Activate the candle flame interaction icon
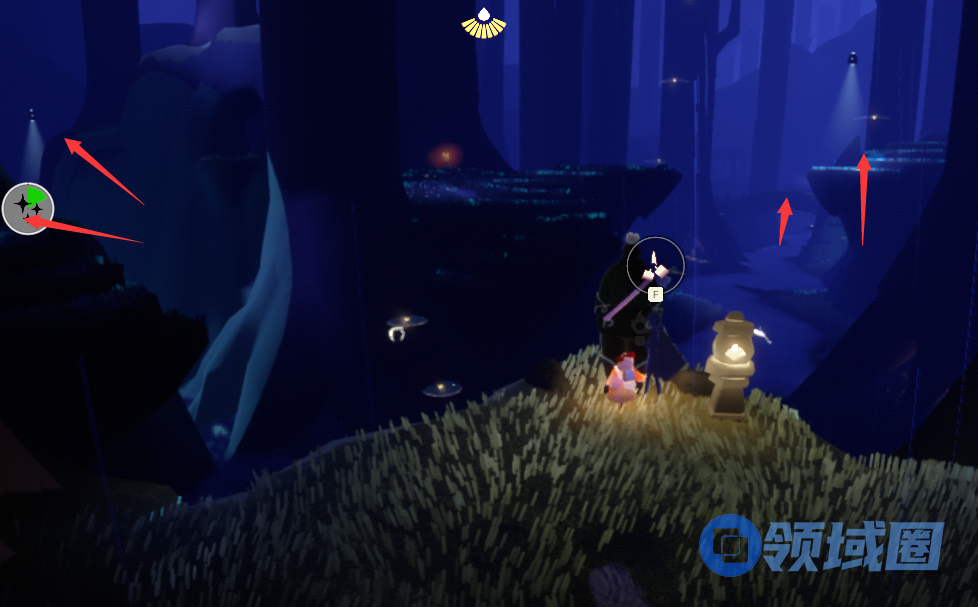 [x=655, y=265]
